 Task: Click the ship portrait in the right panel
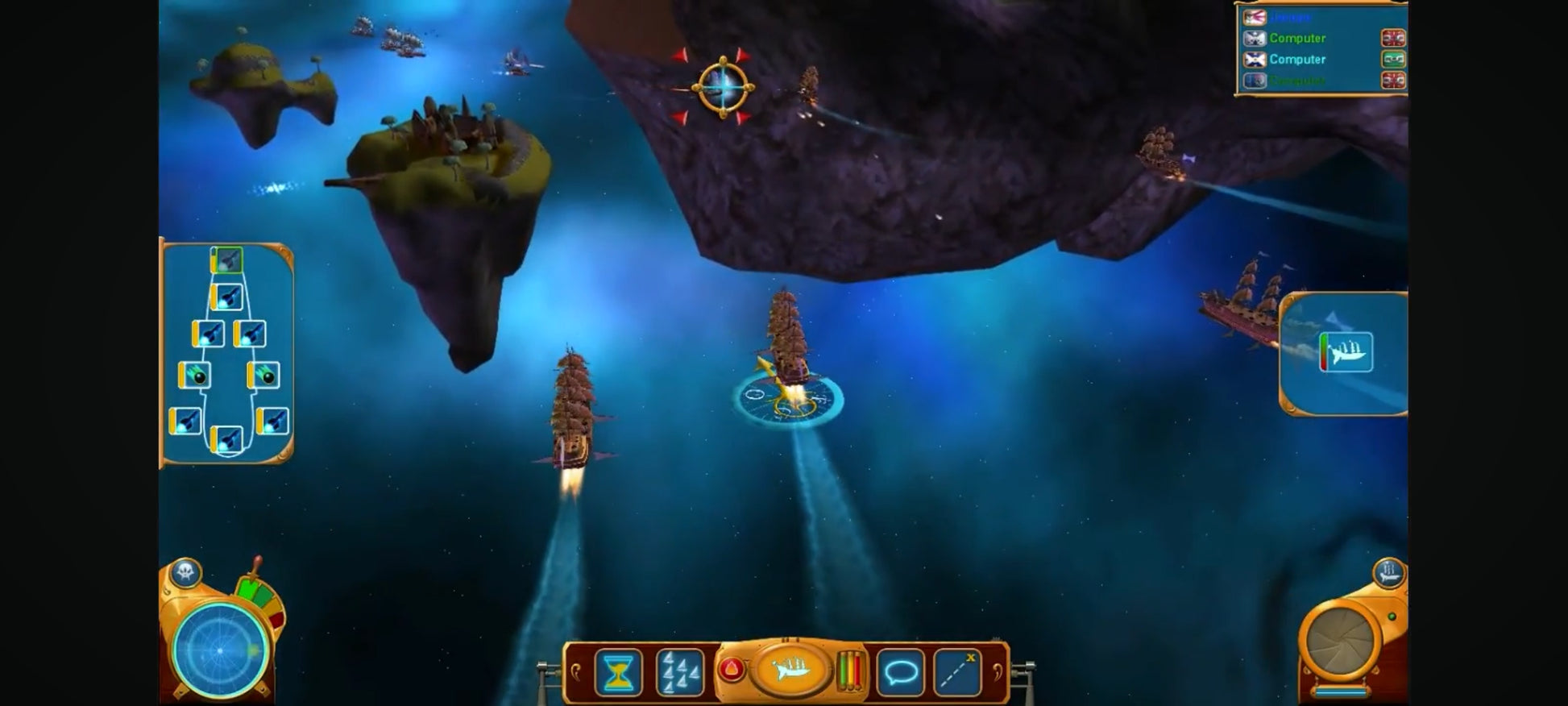click(x=1346, y=352)
